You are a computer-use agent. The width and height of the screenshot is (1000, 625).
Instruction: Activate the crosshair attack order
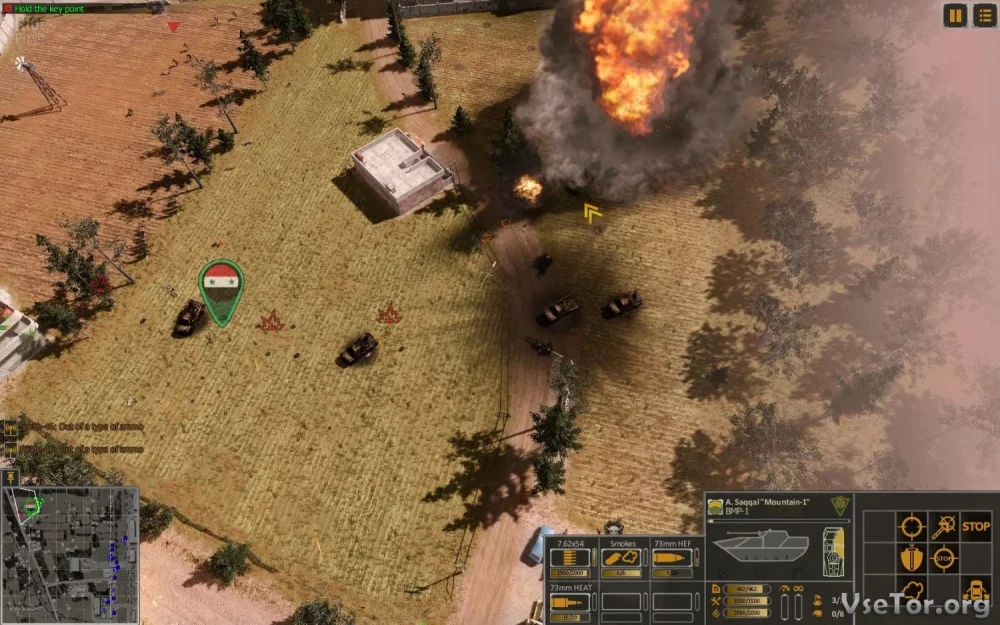coord(910,526)
